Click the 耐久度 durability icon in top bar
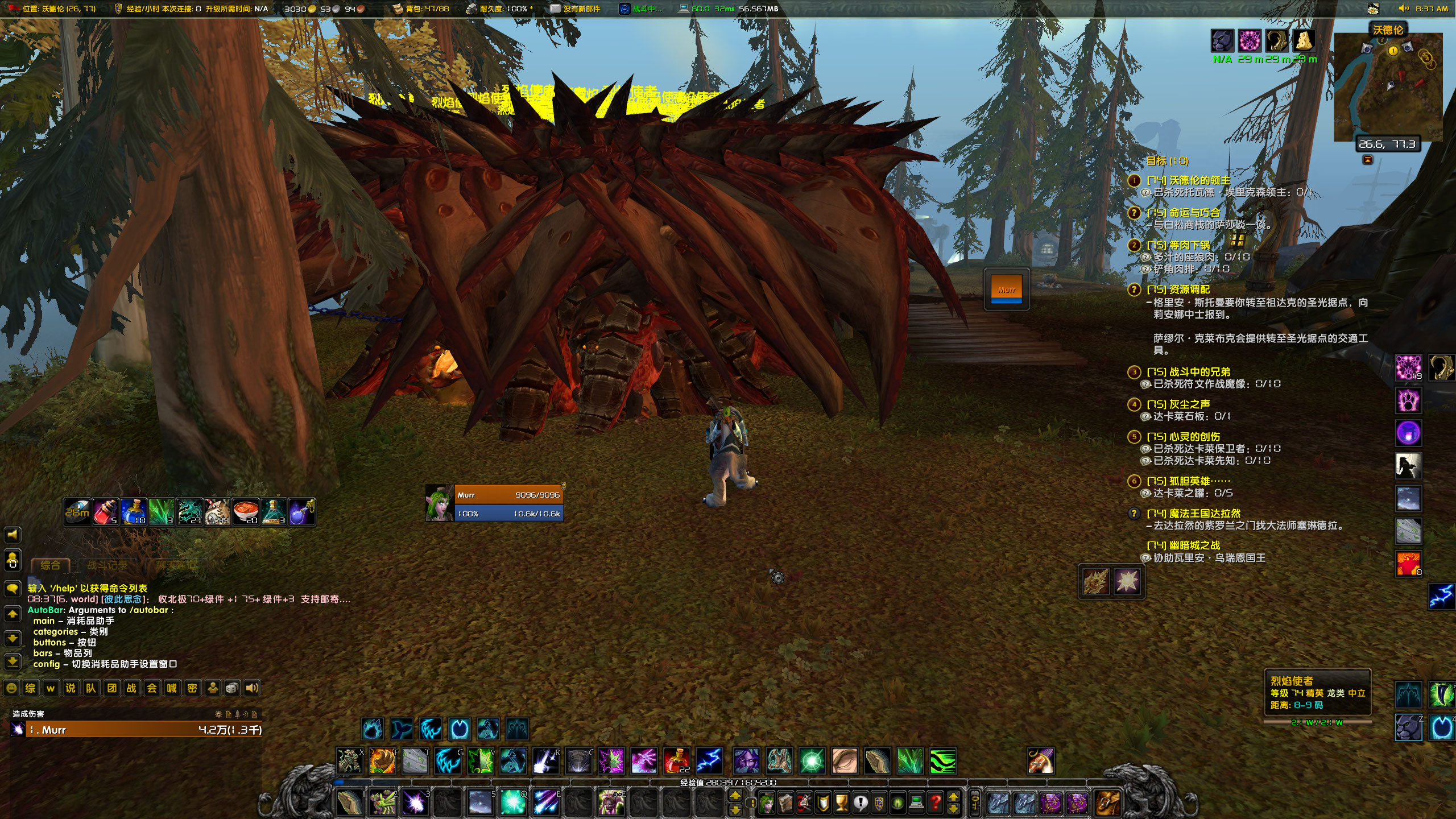This screenshot has width=1456, height=819. [x=474, y=9]
